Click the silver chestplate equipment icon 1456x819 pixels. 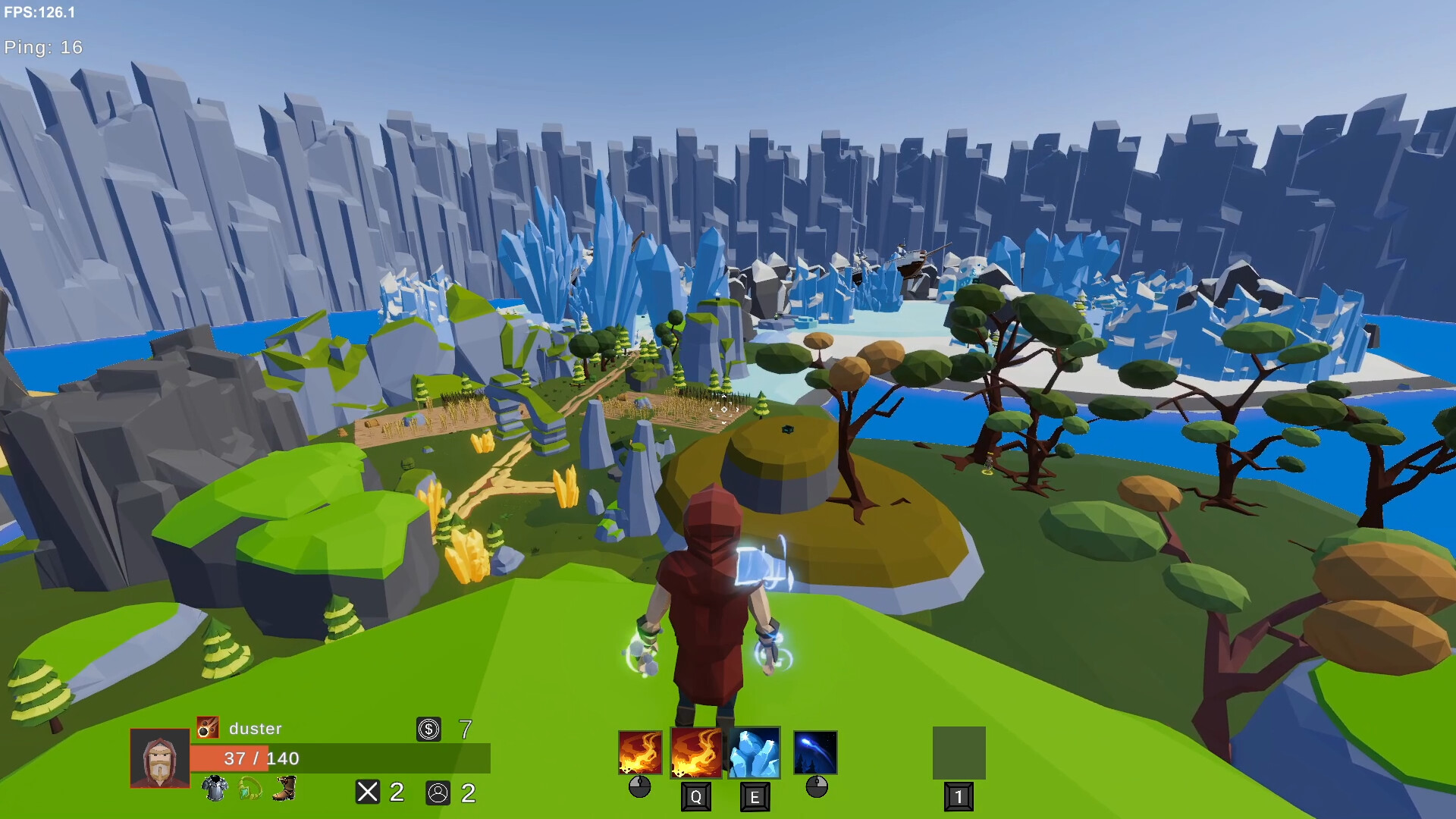215,790
